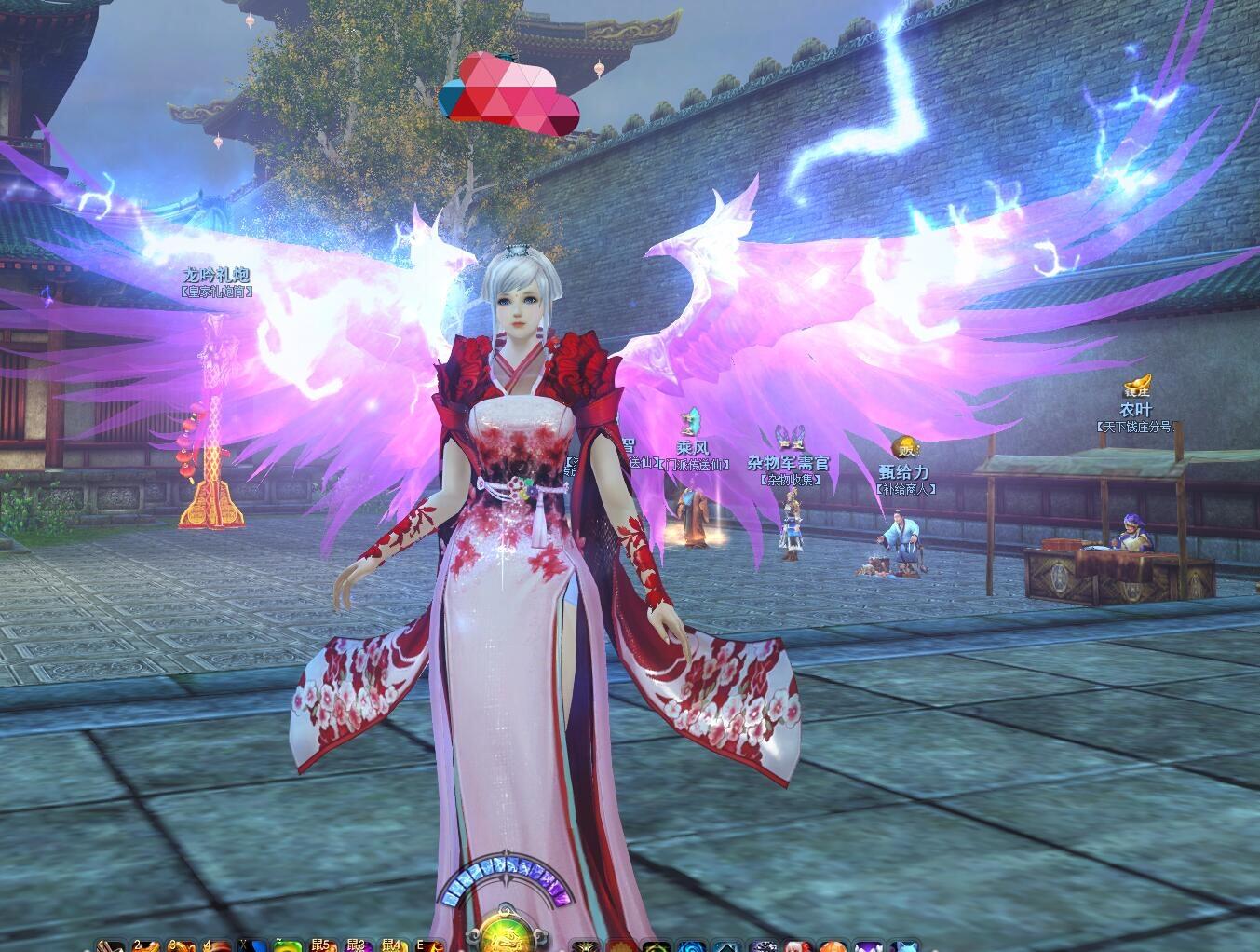Activate the skill labeled 鼠5
Screen dimensions: 1260x952
coord(323,945)
